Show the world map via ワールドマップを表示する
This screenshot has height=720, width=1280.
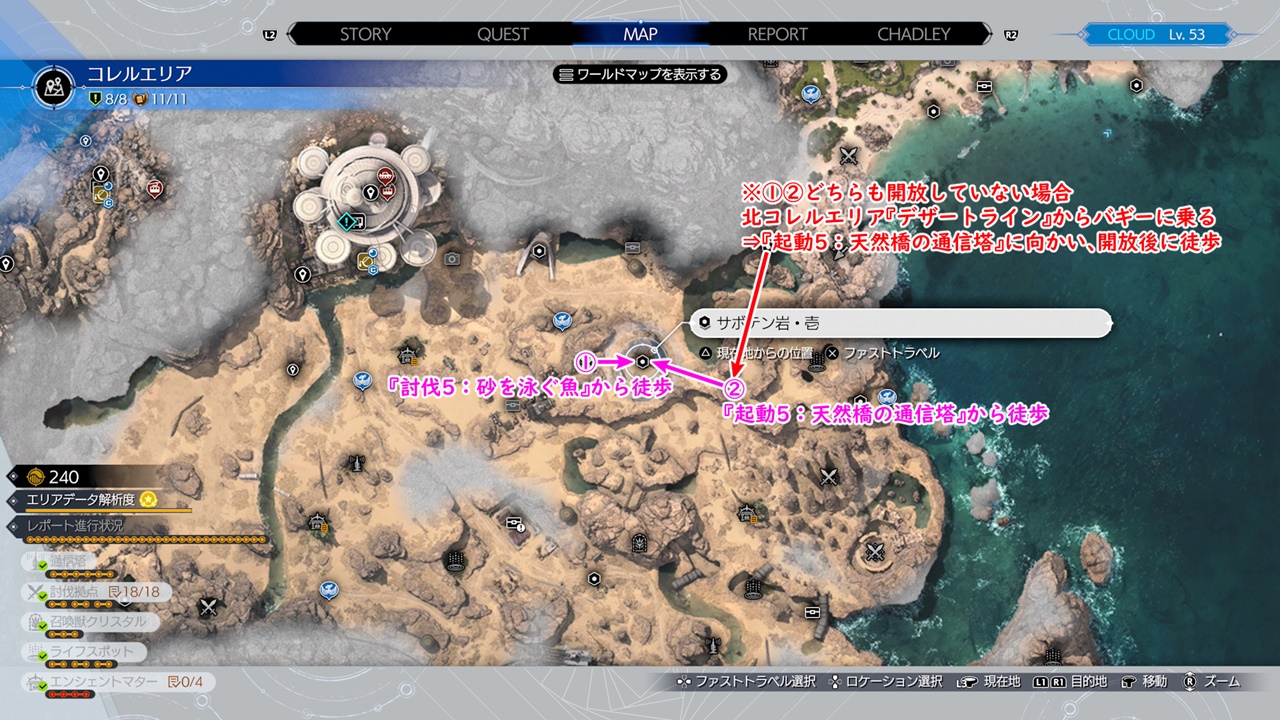(x=640, y=74)
